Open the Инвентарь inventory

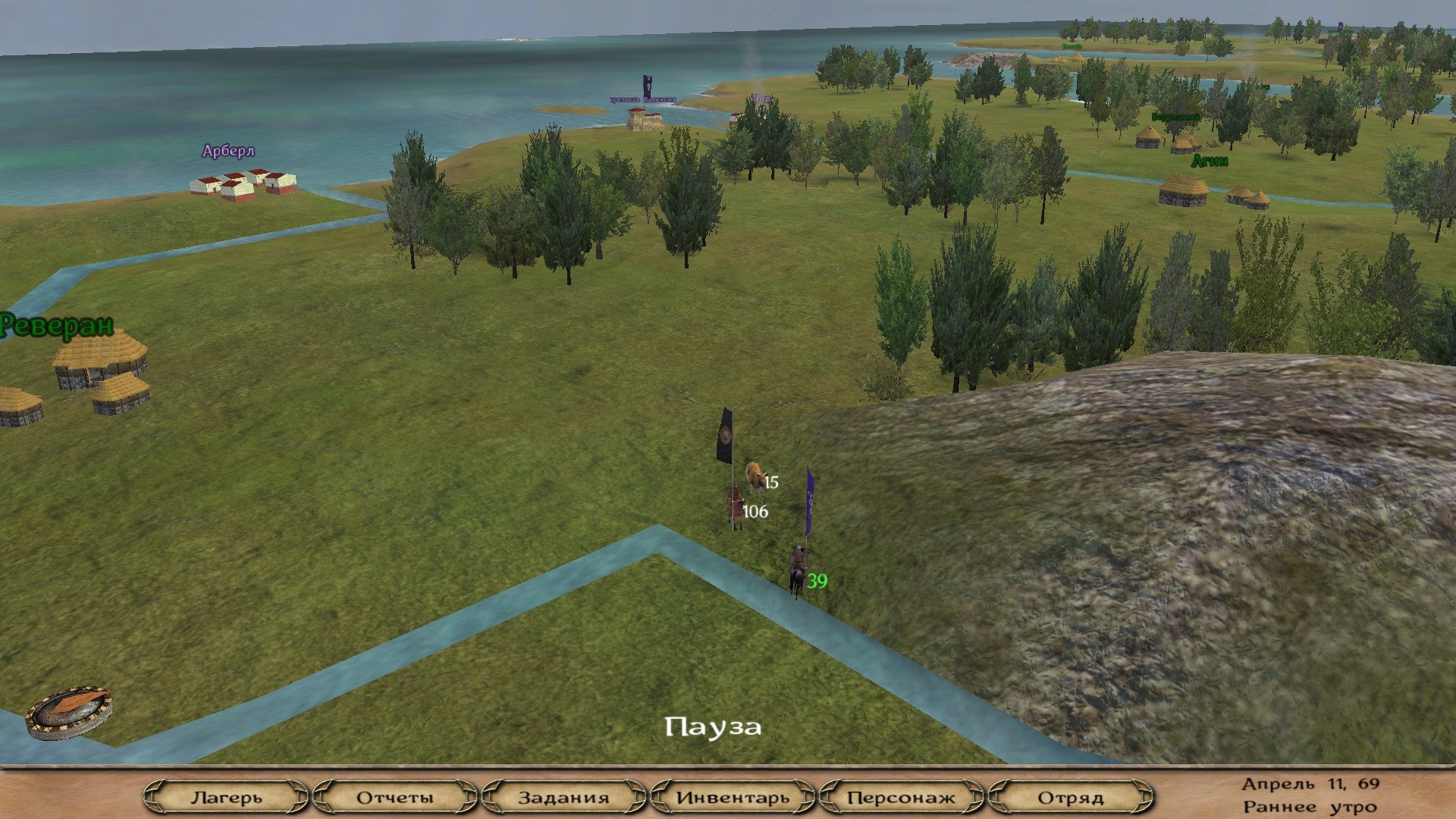click(733, 798)
